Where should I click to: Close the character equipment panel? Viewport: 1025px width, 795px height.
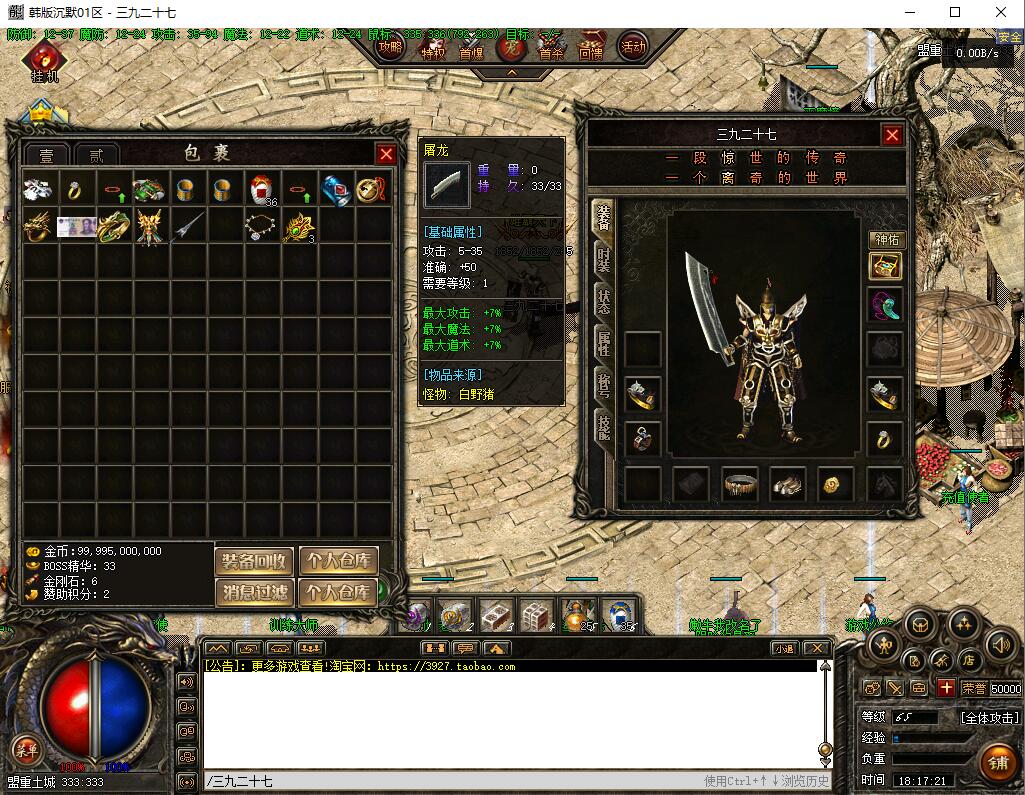click(x=892, y=135)
